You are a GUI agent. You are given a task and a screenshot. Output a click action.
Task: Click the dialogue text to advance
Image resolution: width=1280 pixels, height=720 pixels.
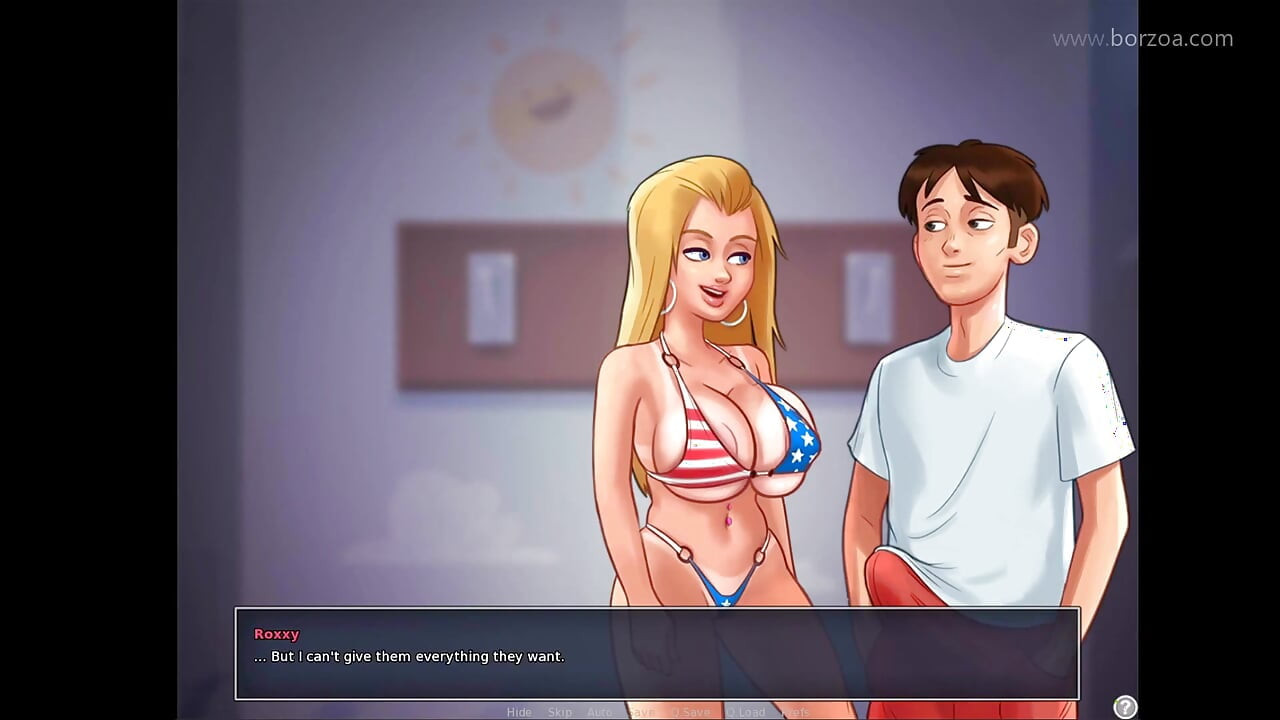pyautogui.click(x=409, y=656)
